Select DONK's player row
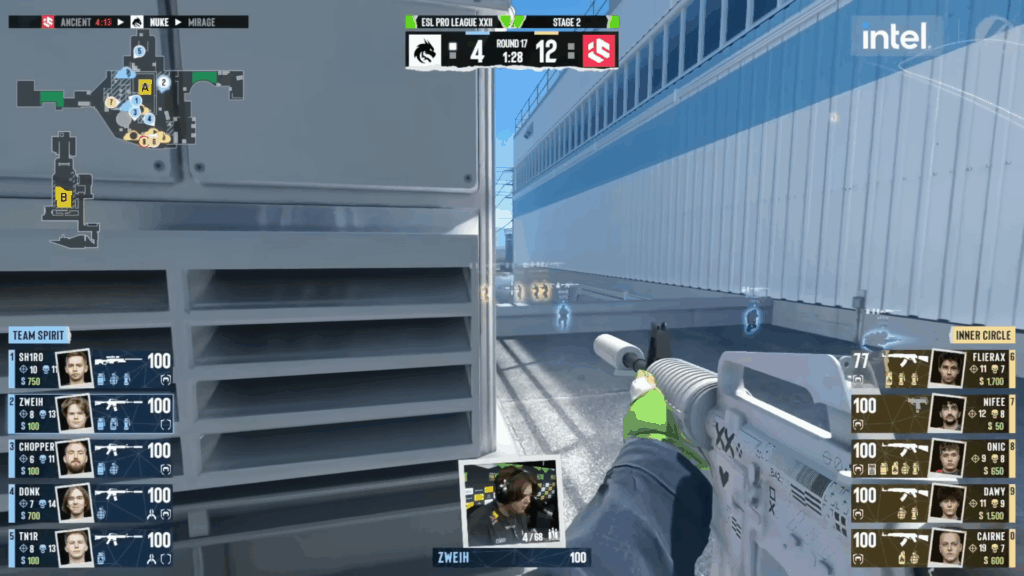This screenshot has width=1024, height=576. pyautogui.click(x=90, y=502)
